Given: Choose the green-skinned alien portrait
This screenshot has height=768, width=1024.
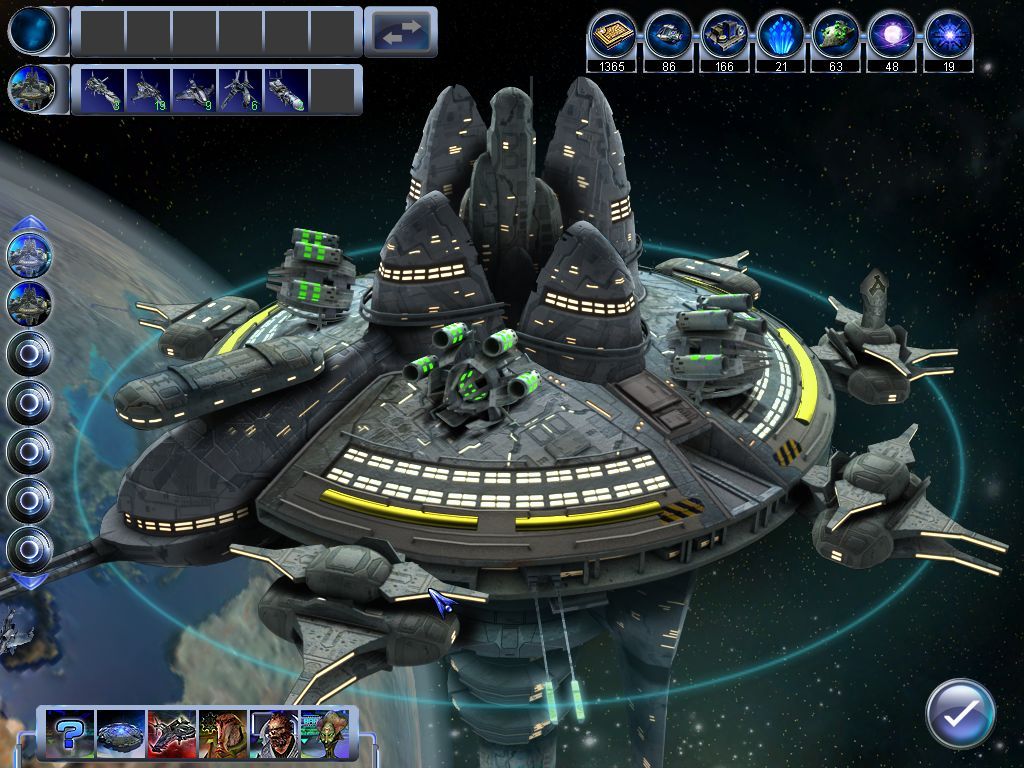Looking at the screenshot, I should [324, 734].
